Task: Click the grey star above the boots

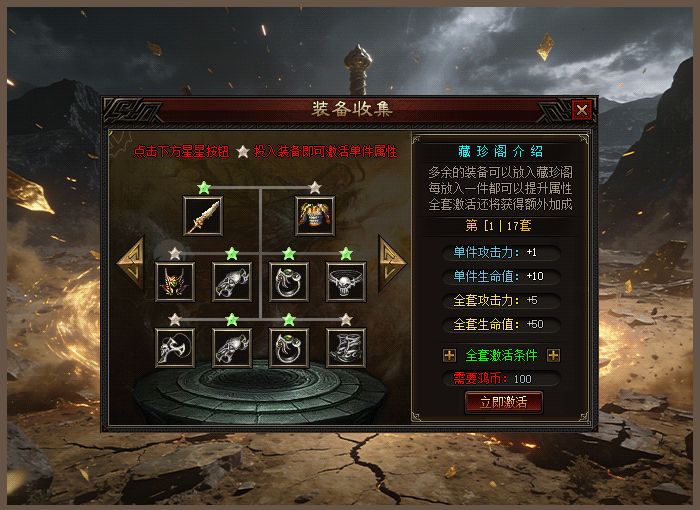Action: 346,320
